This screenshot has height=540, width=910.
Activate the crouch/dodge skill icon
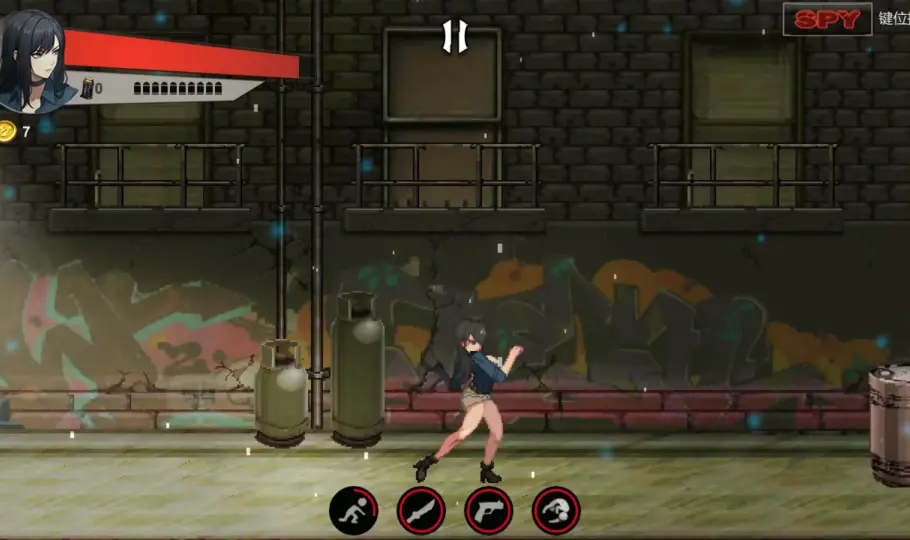354,511
